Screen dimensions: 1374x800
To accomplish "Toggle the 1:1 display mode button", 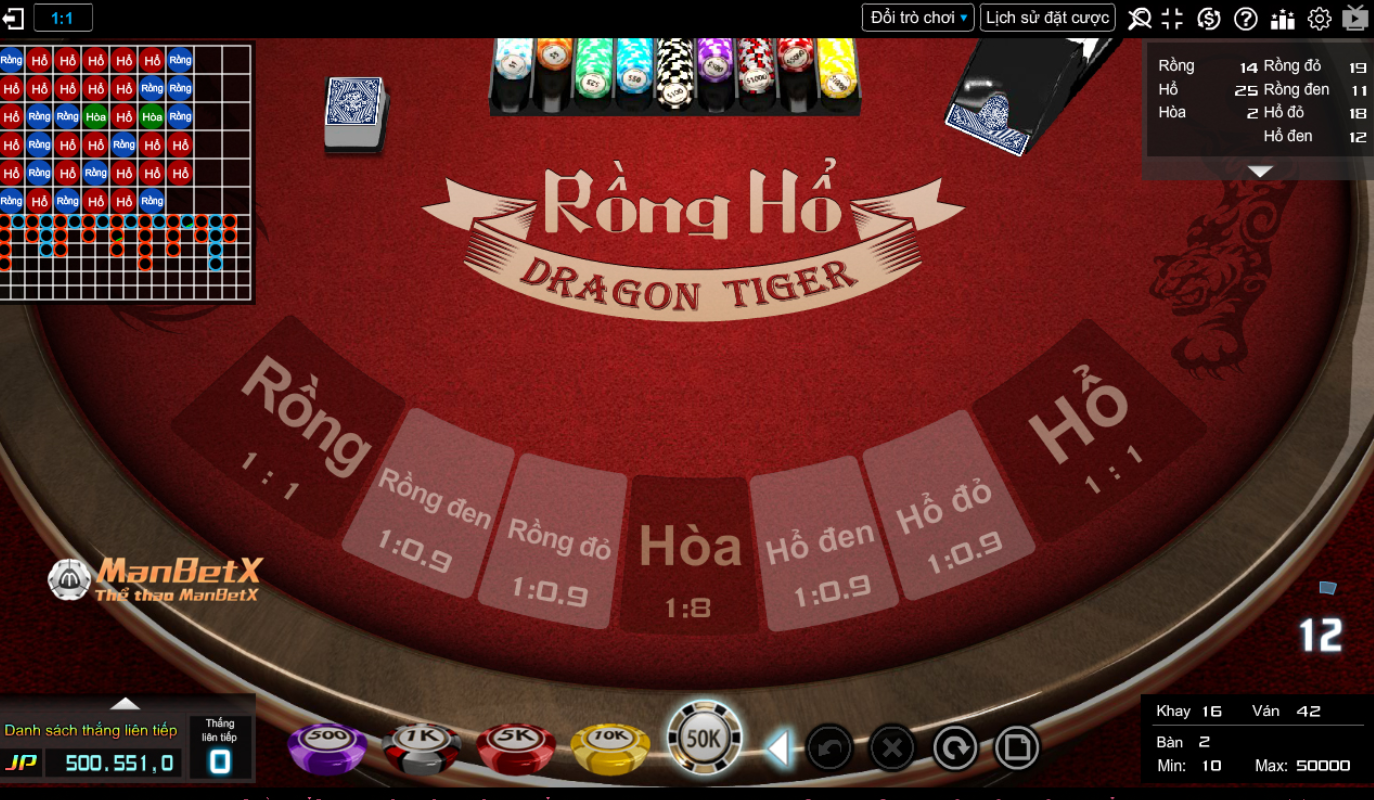I will click(62, 17).
